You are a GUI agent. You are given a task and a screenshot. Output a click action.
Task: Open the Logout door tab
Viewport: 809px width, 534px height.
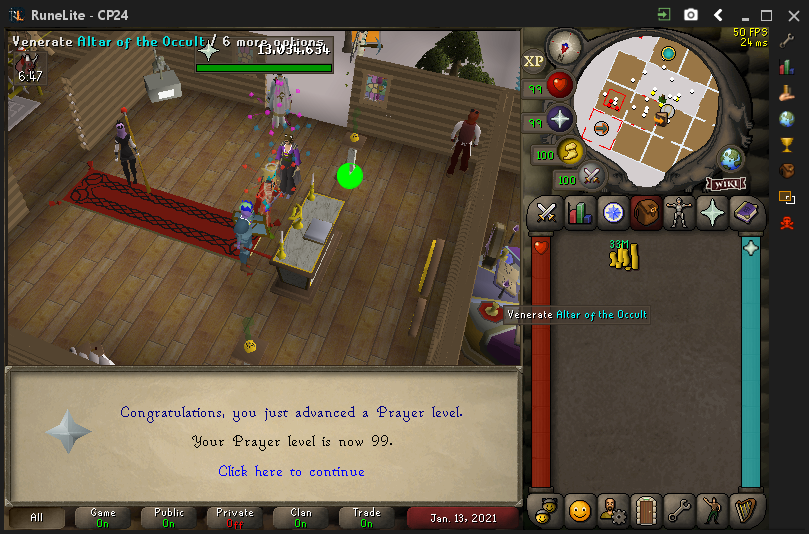646,510
